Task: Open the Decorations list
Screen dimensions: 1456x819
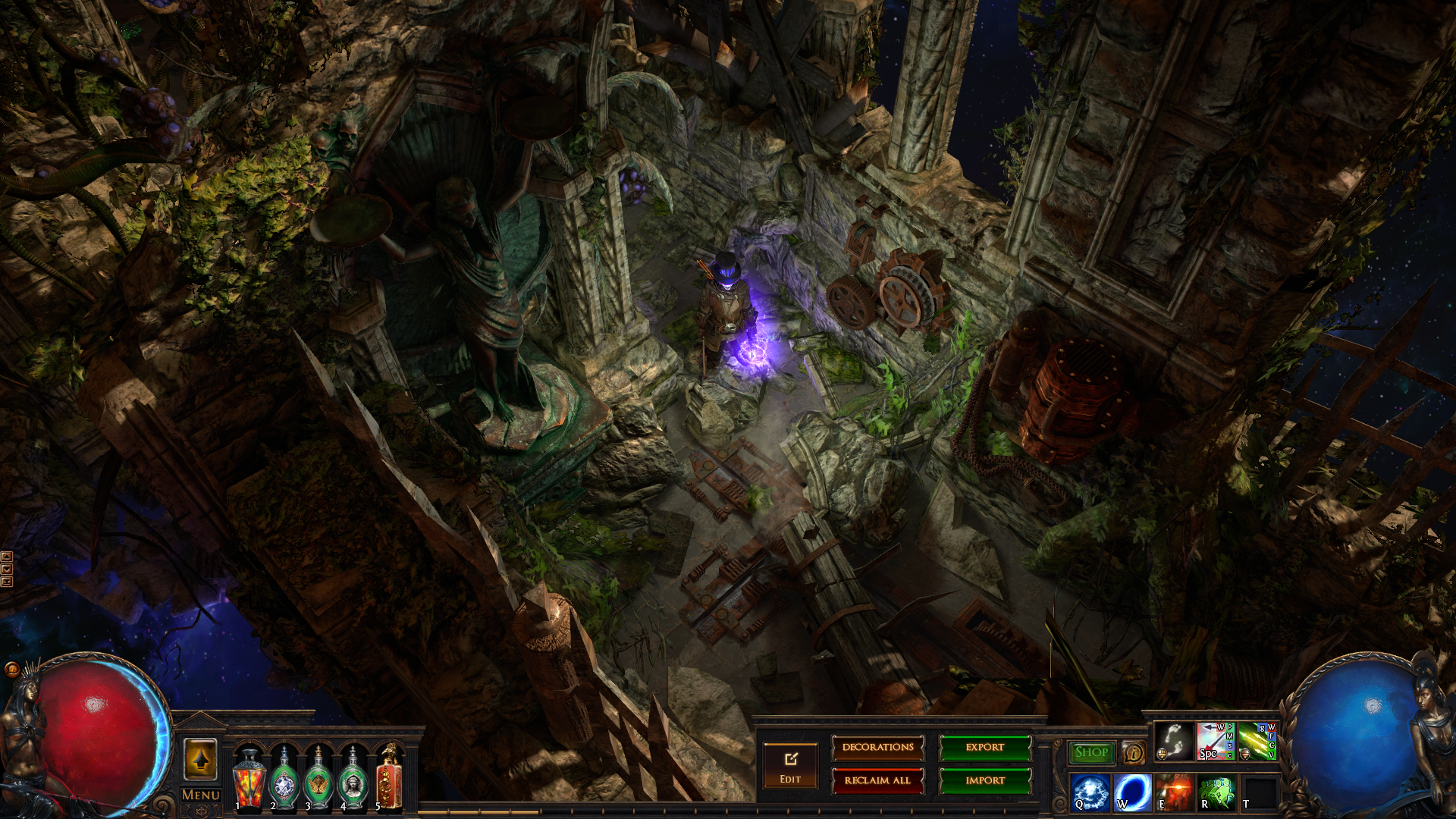Action: coord(877,748)
